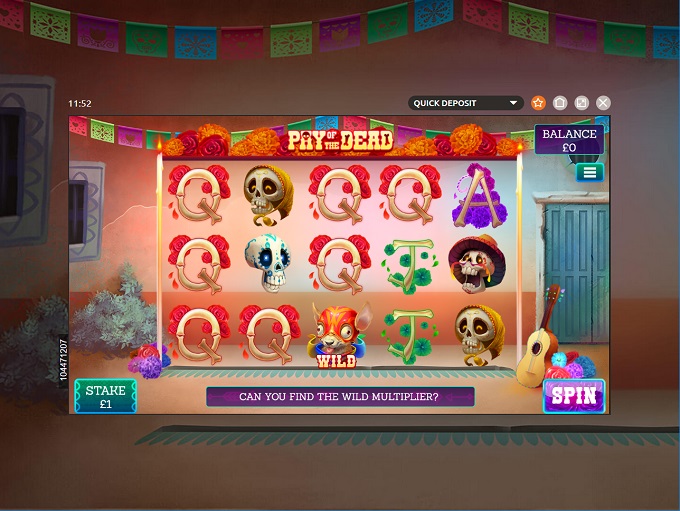
Task: Go to the home lobby icon
Action: click(x=560, y=103)
